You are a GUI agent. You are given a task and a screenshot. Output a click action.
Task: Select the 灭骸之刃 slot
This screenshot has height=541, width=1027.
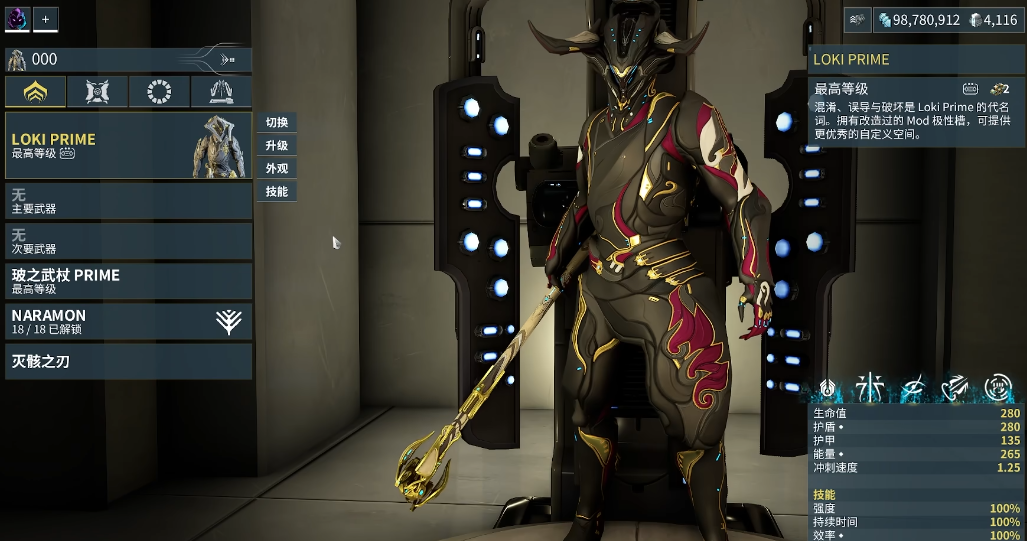128,361
